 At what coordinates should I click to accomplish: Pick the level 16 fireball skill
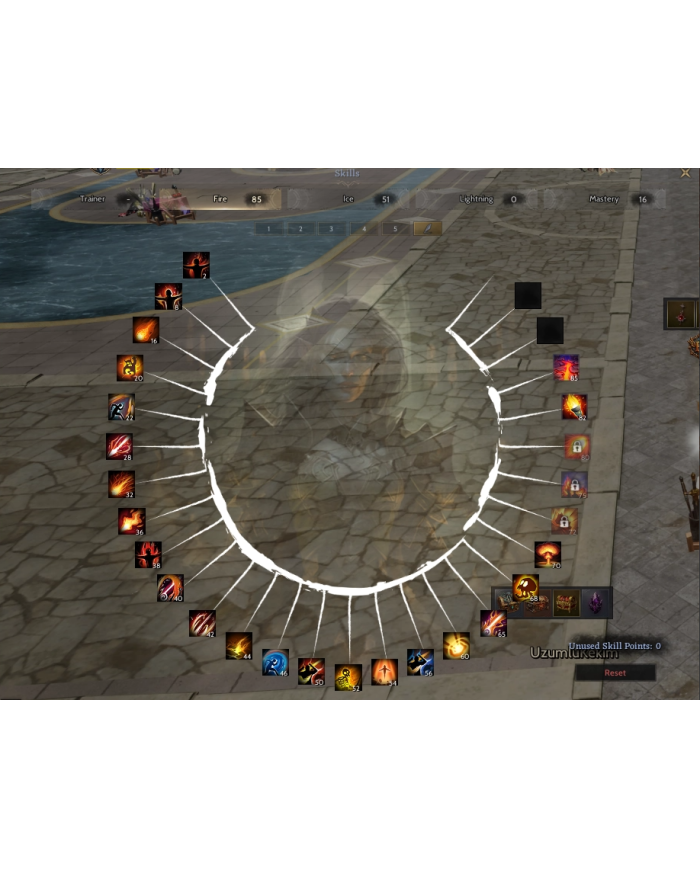coord(145,330)
